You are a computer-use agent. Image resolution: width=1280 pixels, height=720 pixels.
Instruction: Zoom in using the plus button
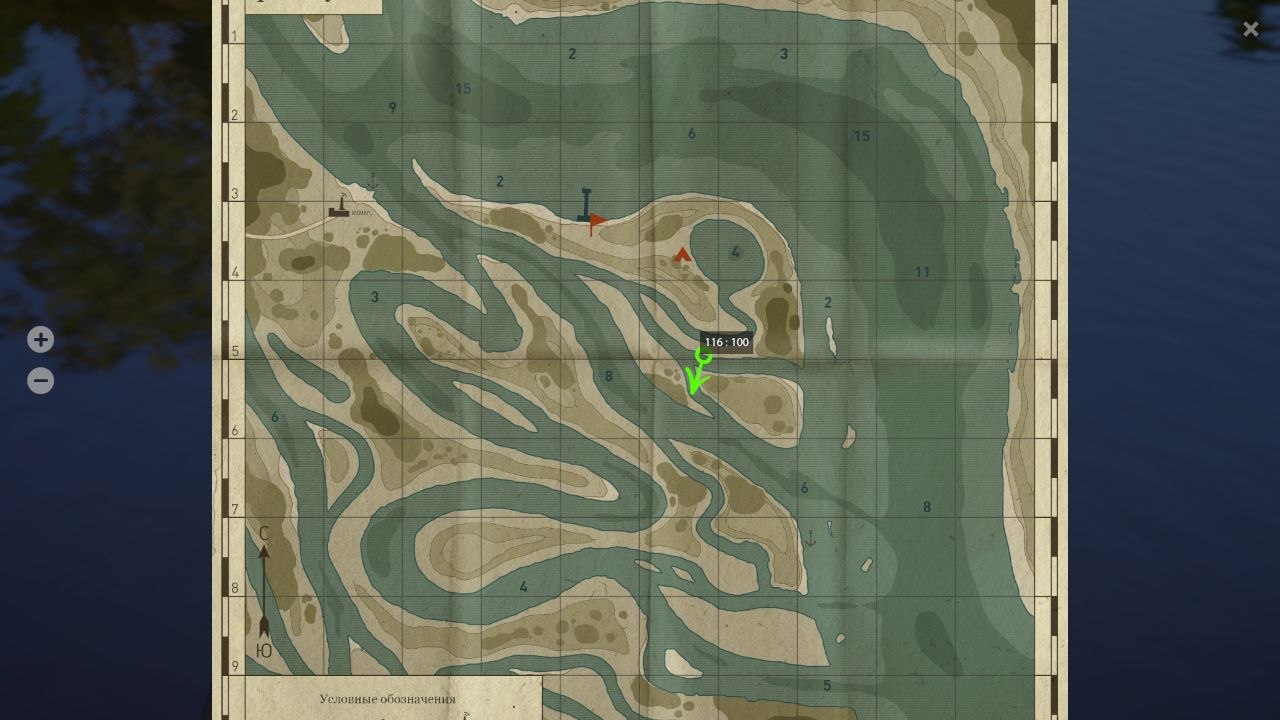pyautogui.click(x=40, y=339)
